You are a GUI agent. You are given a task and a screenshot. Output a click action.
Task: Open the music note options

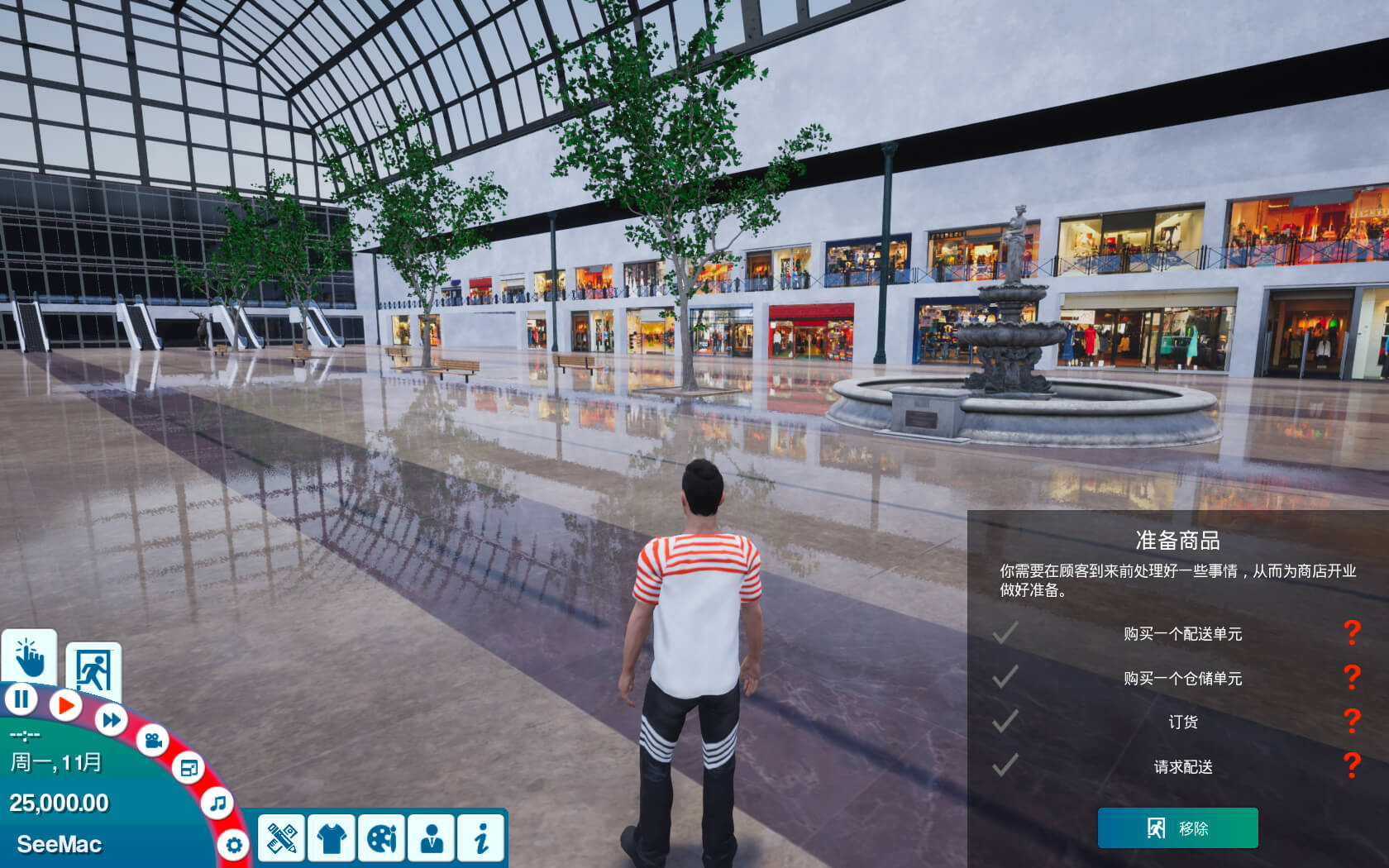point(217,803)
